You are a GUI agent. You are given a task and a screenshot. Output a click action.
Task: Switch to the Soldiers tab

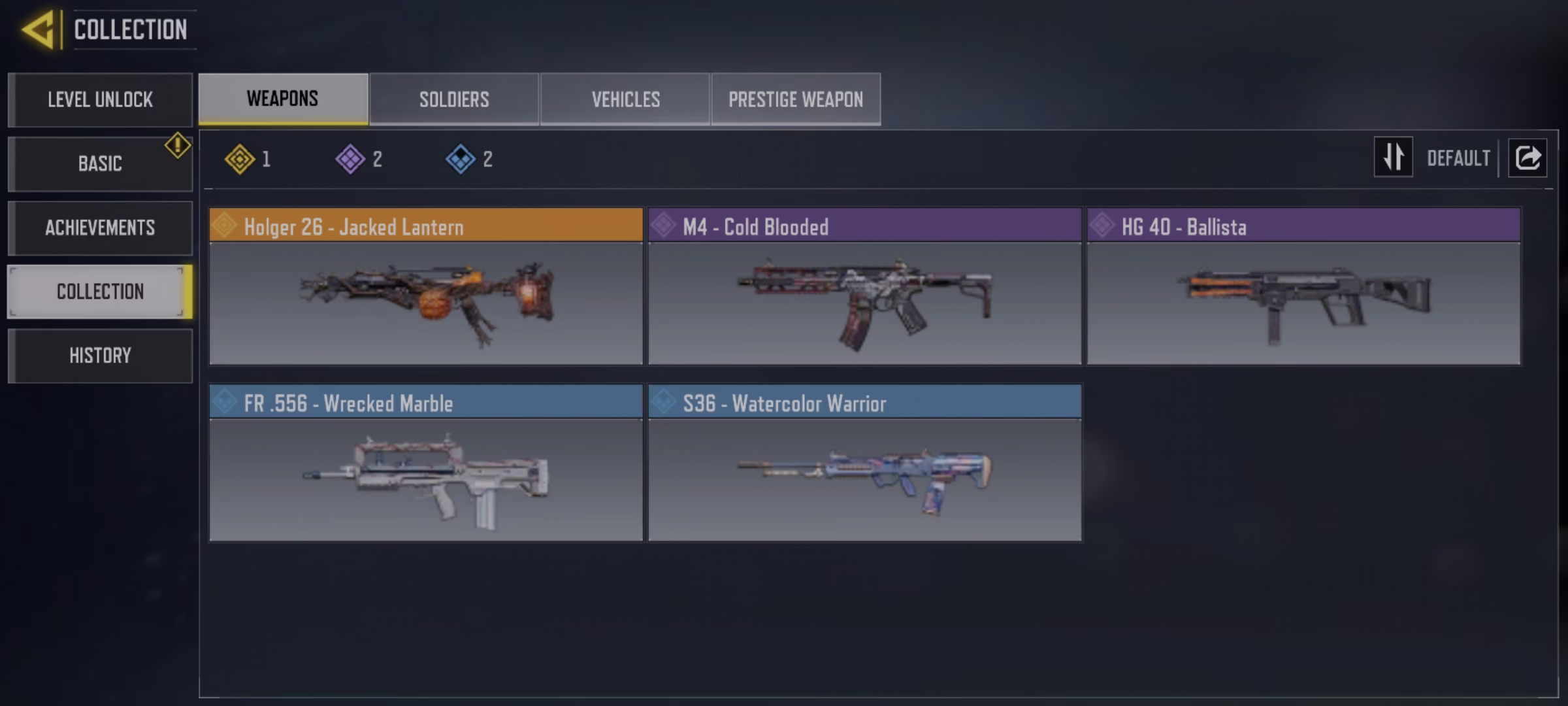click(x=454, y=99)
